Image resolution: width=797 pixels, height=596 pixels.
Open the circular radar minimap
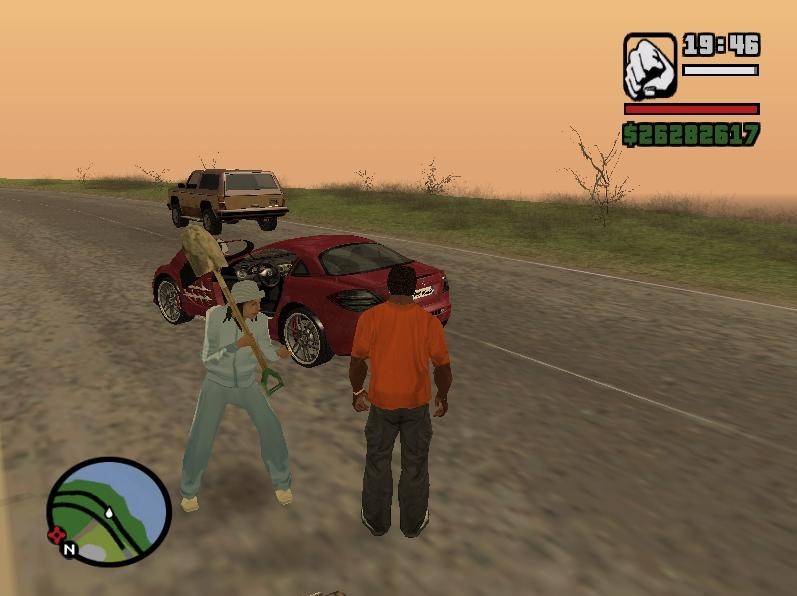[x=109, y=512]
